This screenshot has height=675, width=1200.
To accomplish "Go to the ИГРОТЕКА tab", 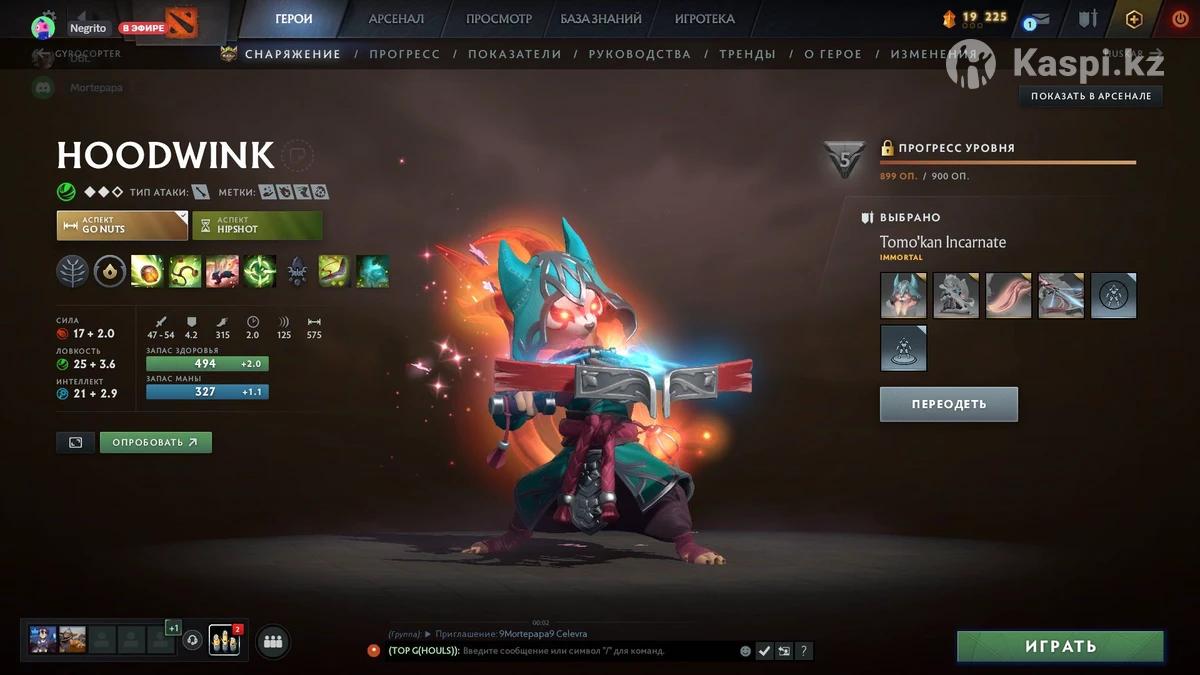I will (704, 19).
